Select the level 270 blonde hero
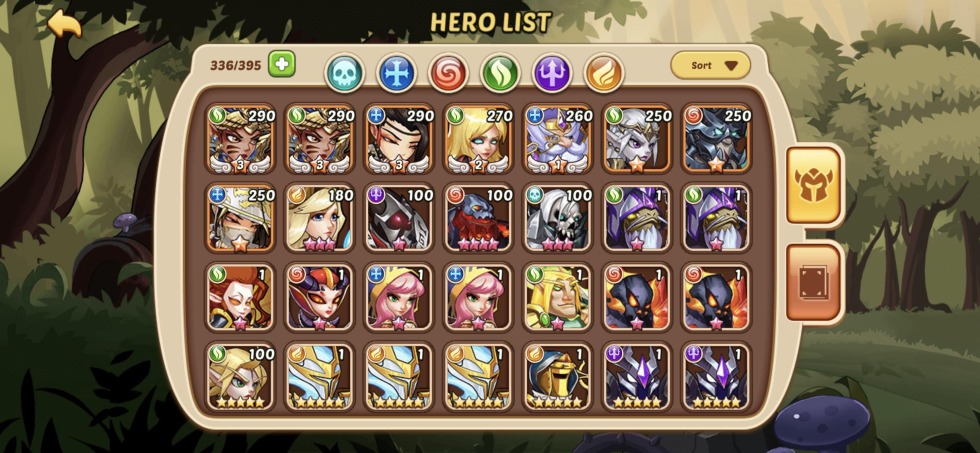The width and height of the screenshot is (980, 453). click(478, 138)
